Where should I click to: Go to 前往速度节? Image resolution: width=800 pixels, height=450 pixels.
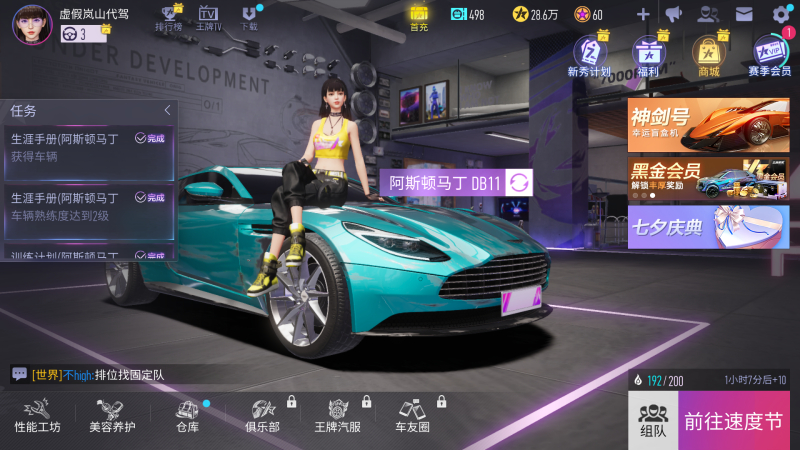pyautogui.click(x=734, y=420)
